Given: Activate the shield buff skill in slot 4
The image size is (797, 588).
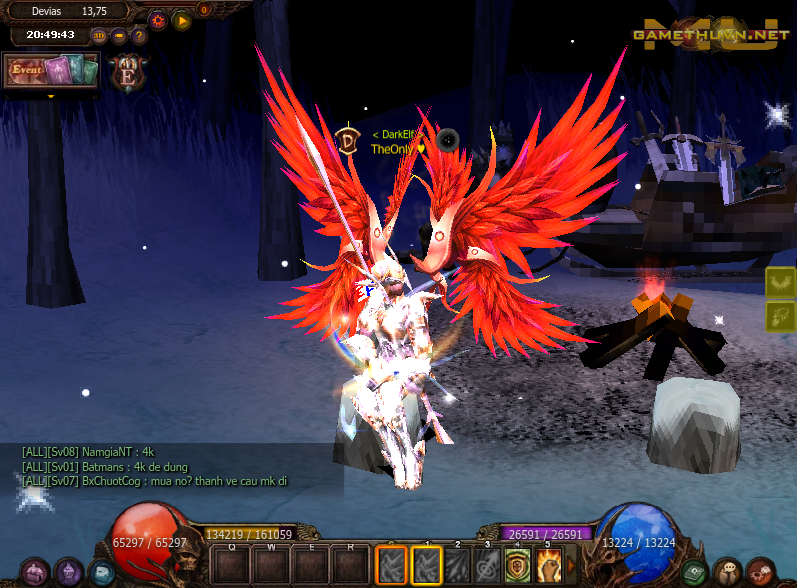Looking at the screenshot, I should [x=517, y=566].
